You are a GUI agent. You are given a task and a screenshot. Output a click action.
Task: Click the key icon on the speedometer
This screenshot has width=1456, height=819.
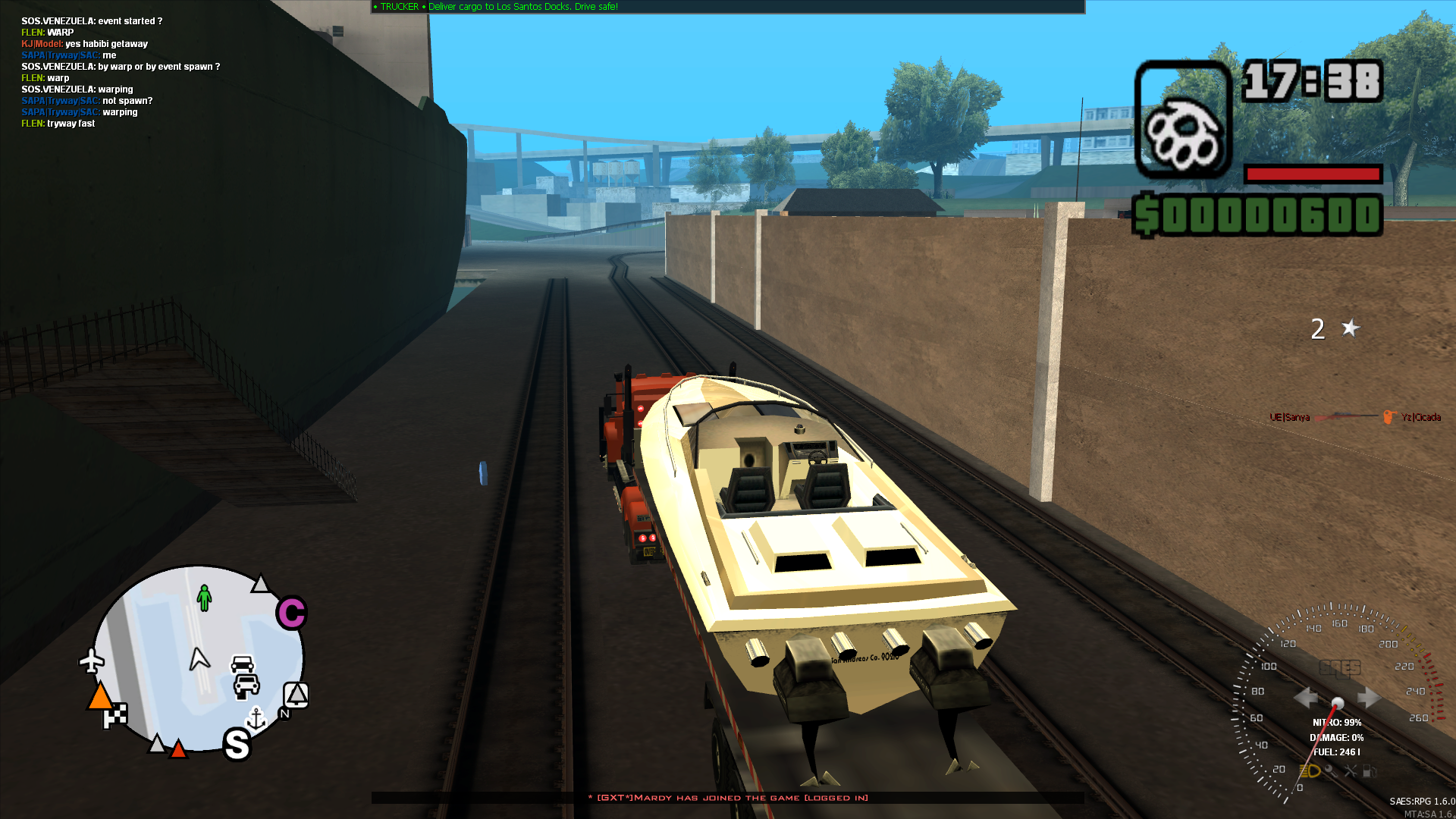coord(1331,771)
